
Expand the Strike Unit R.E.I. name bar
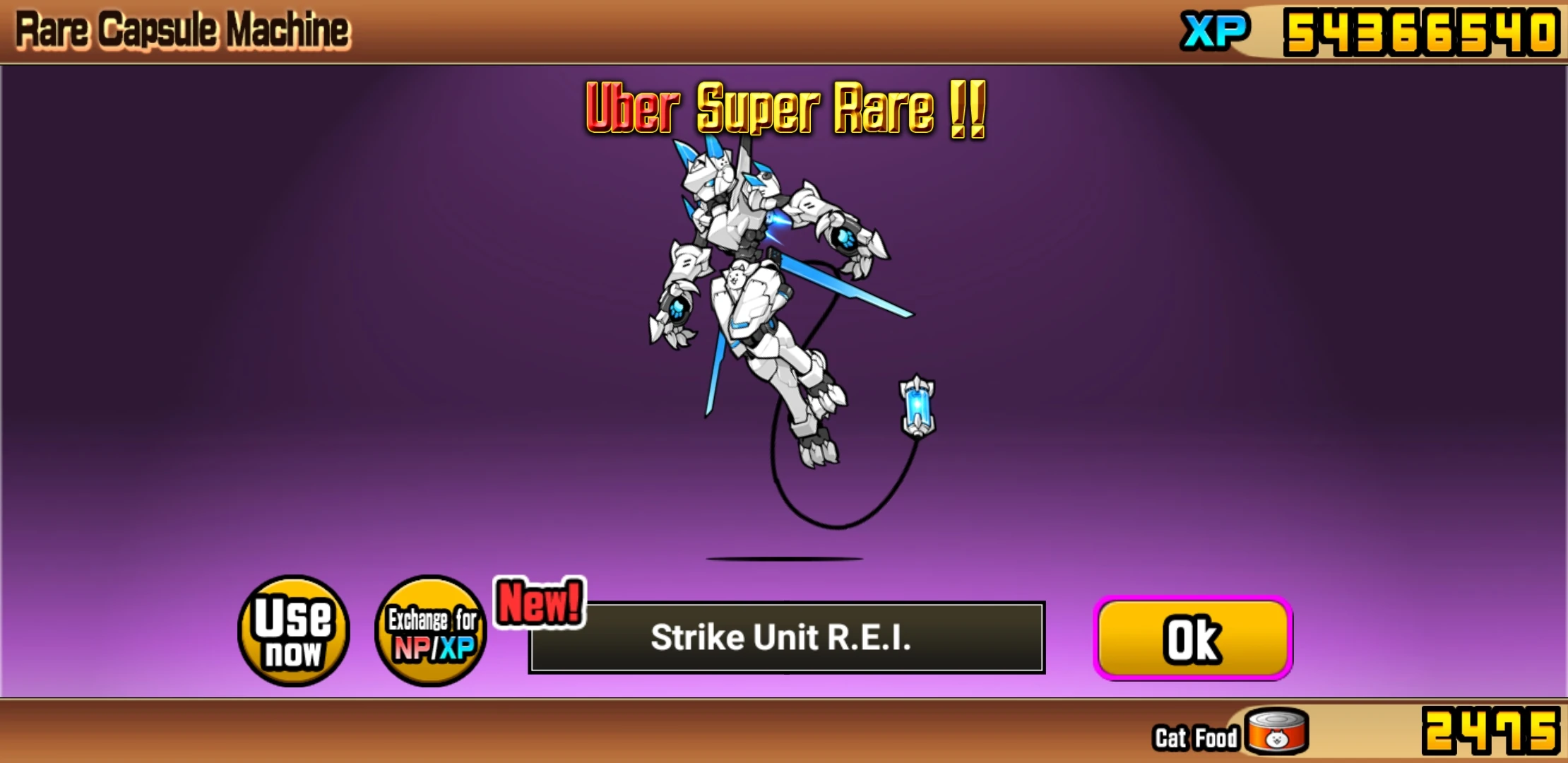784,637
